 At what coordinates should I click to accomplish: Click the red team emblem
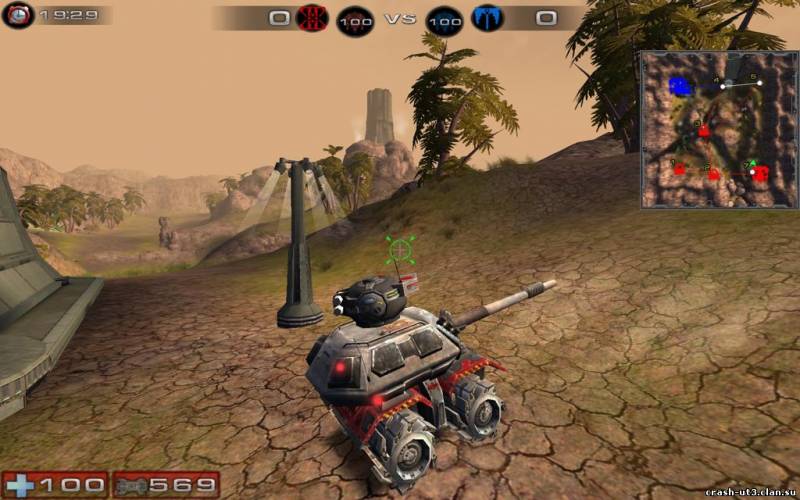click(x=313, y=18)
